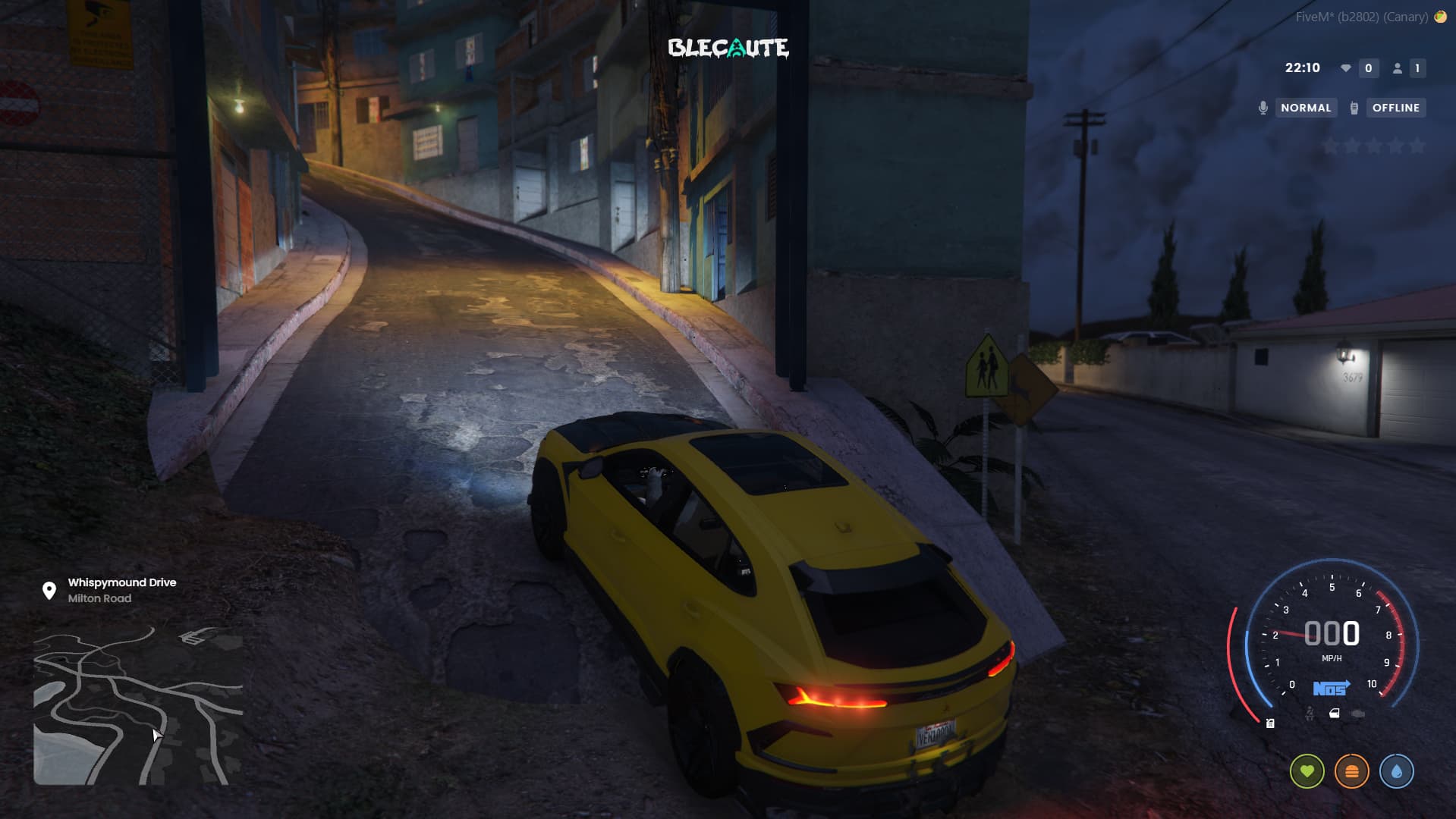1456x819 pixels.
Task: Click the player count person icon
Action: (x=1397, y=68)
